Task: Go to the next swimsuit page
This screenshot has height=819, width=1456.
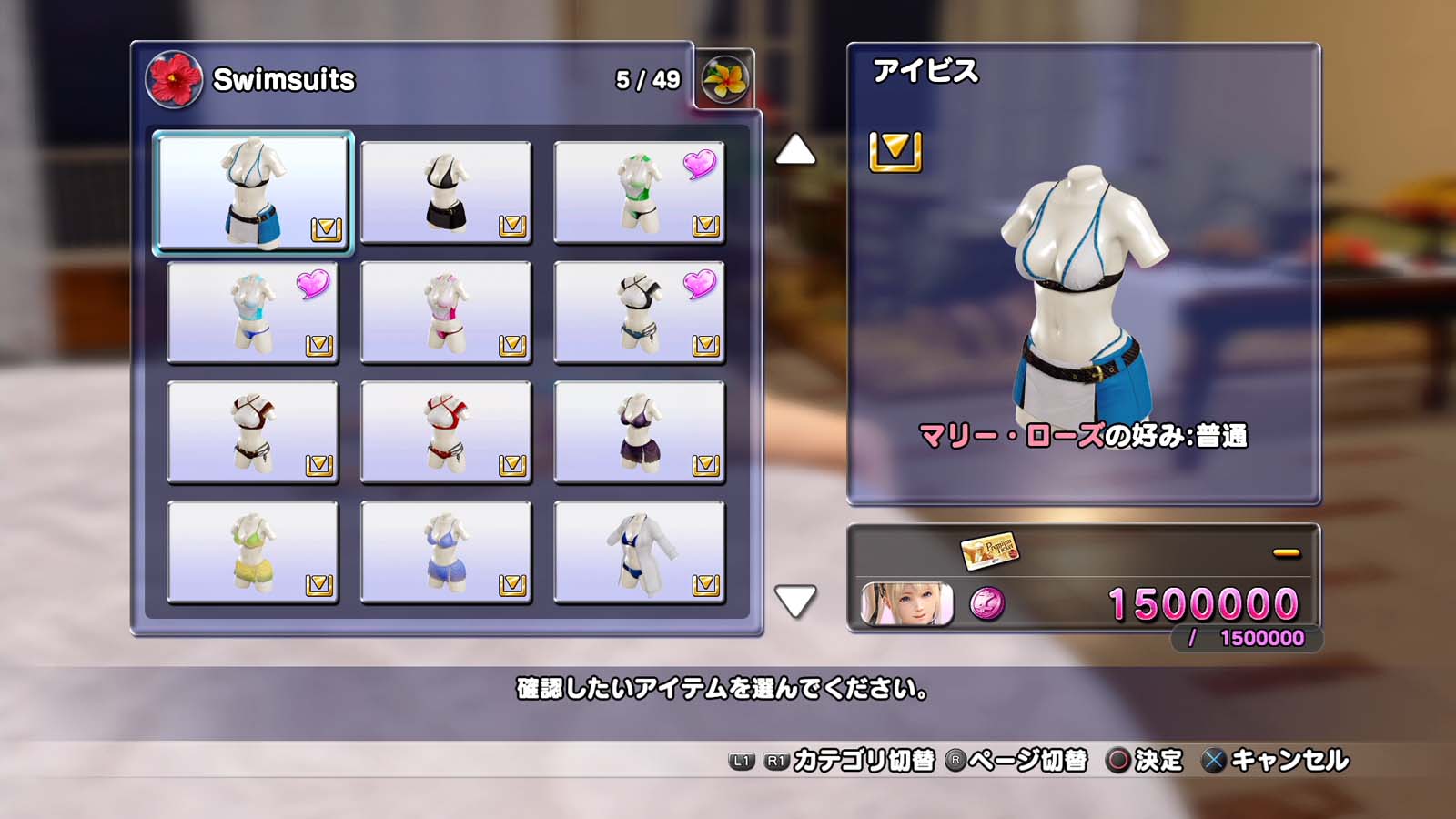Action: 795,601
